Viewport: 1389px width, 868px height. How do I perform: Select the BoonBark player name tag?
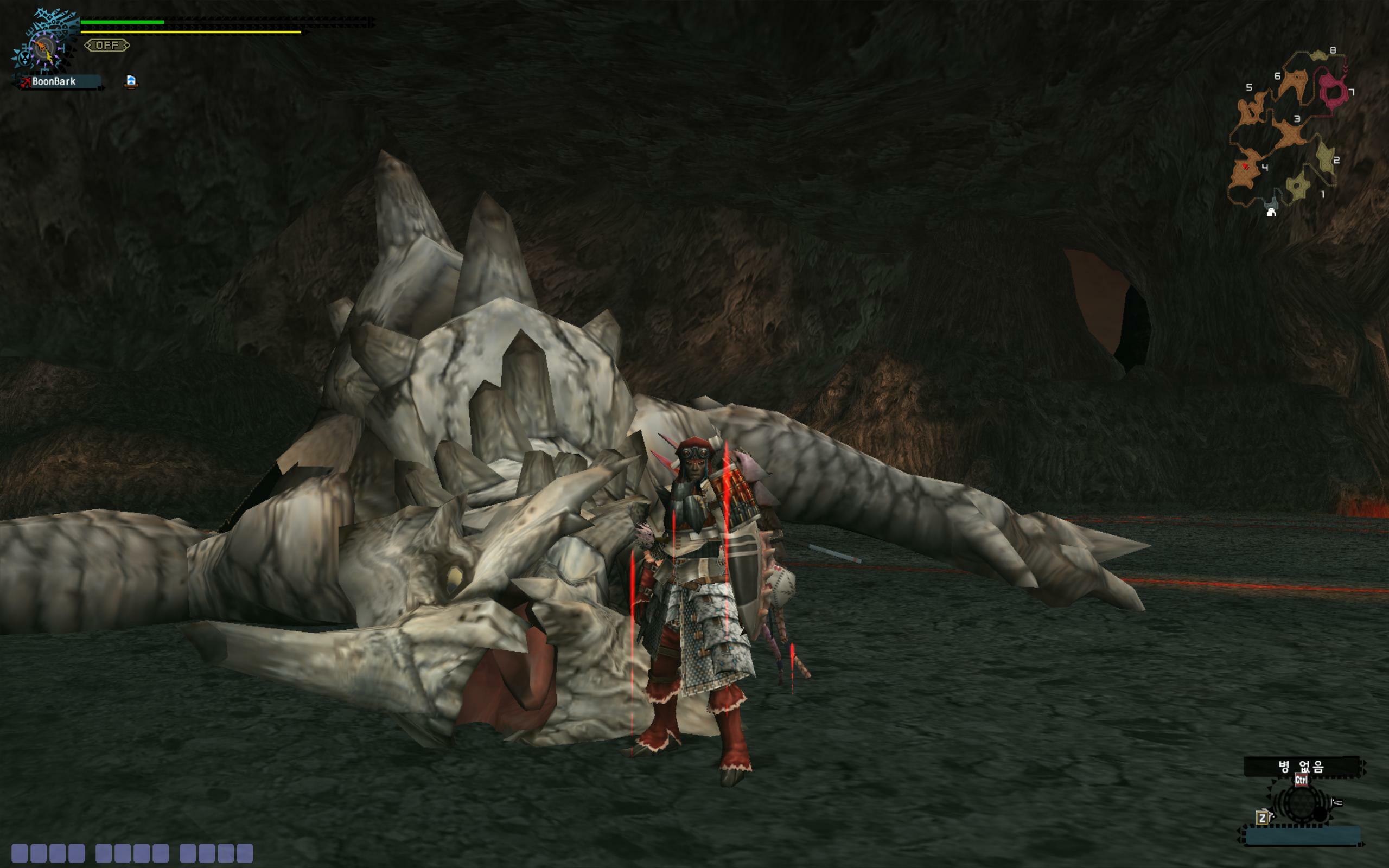(54, 81)
